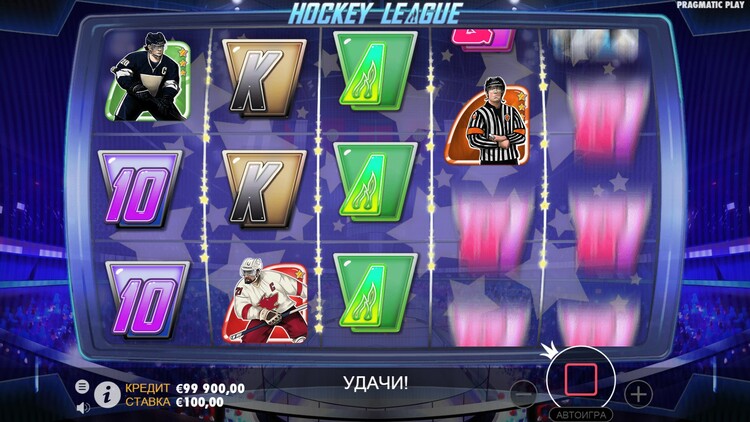Image resolution: width=750 pixels, height=422 pixels.
Task: Decrease the bet with the minus button
Action: click(522, 394)
